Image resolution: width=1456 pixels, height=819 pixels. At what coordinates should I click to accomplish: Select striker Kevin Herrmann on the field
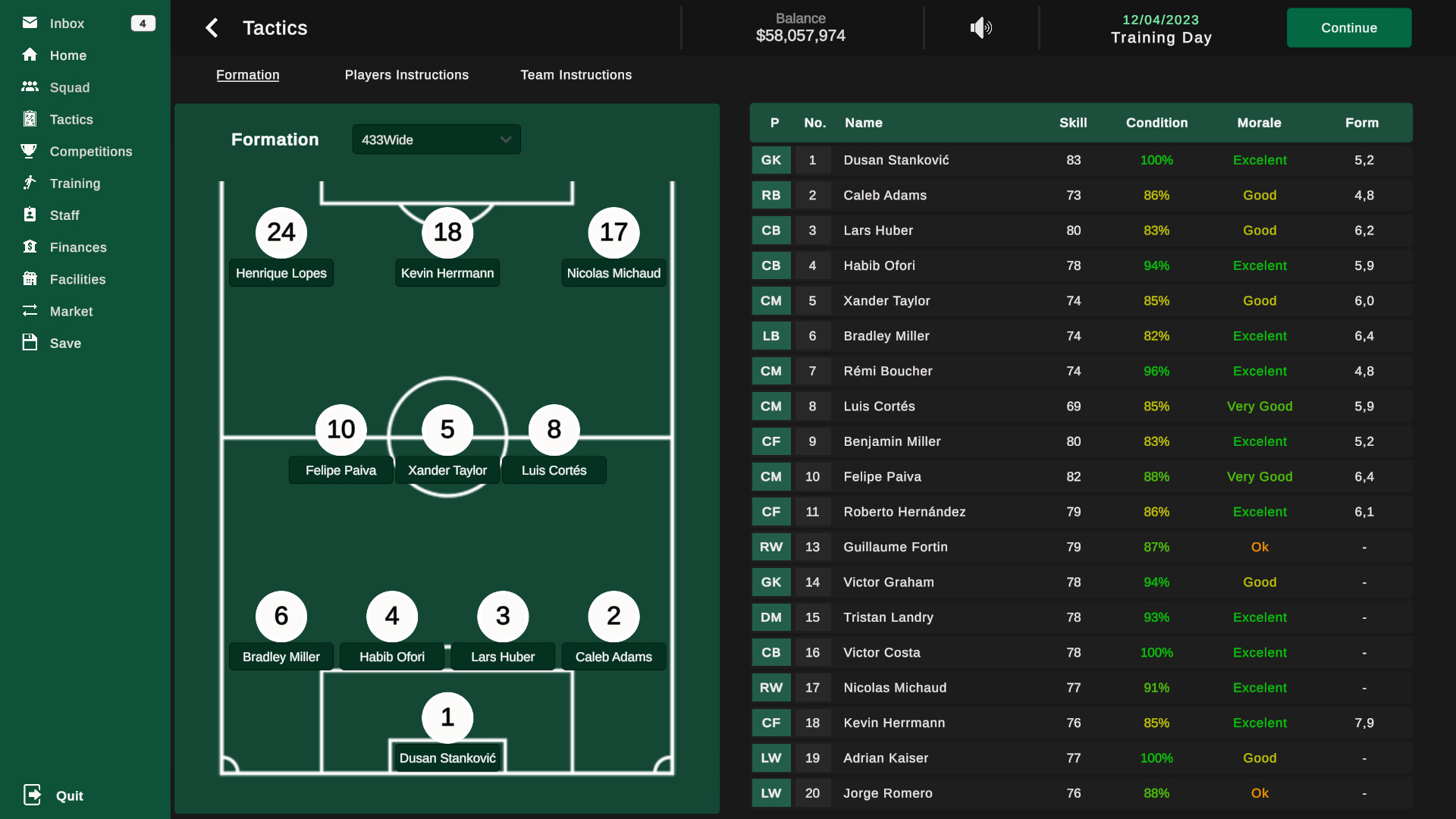coord(447,233)
